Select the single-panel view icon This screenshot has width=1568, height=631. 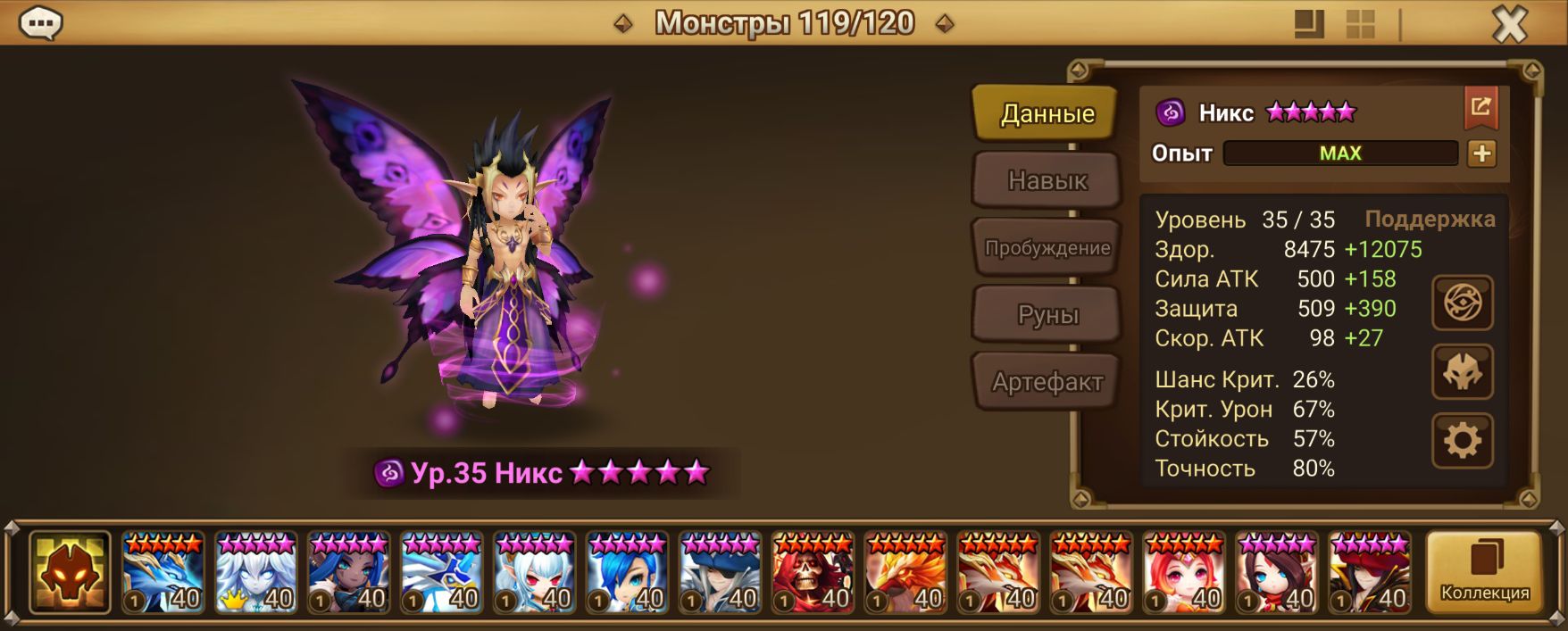pyautogui.click(x=1309, y=25)
